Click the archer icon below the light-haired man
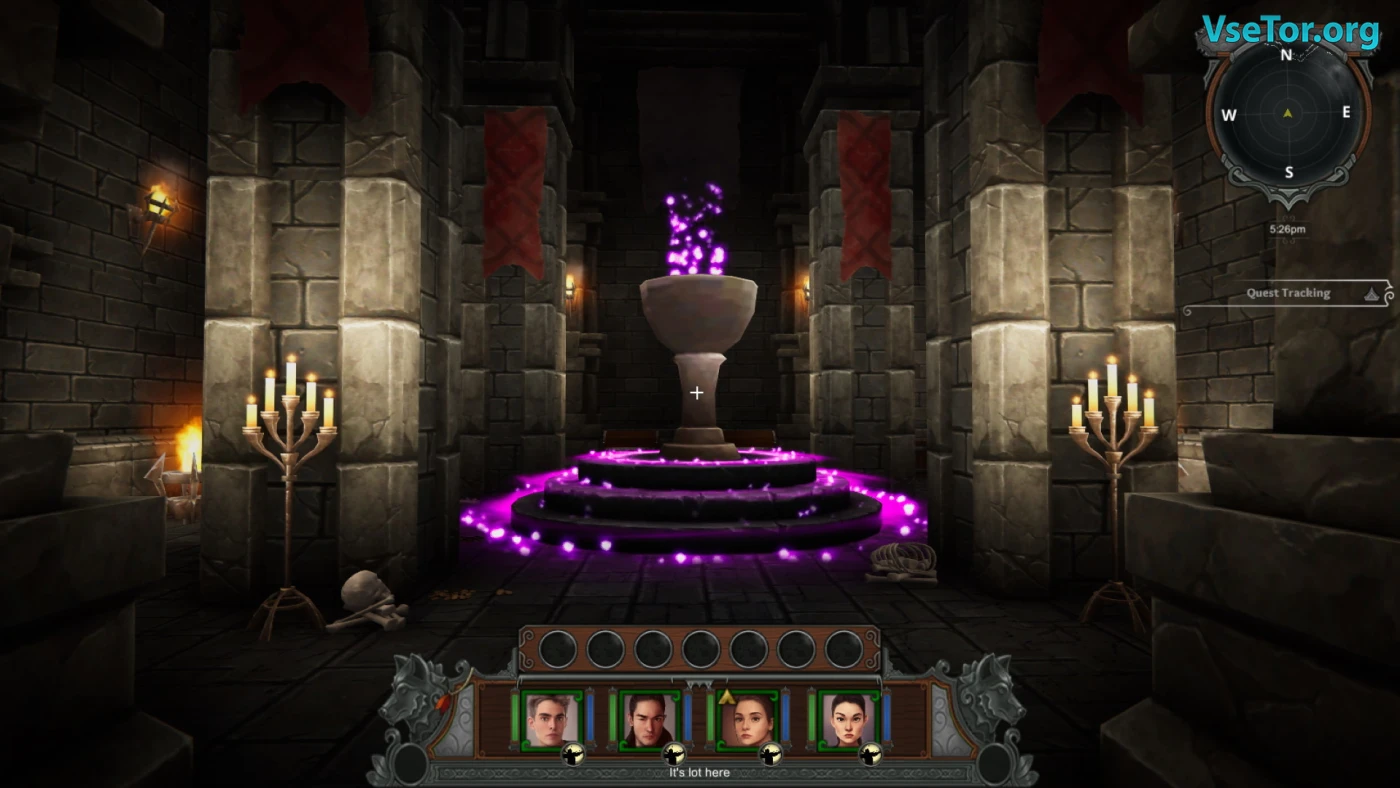 tap(574, 755)
